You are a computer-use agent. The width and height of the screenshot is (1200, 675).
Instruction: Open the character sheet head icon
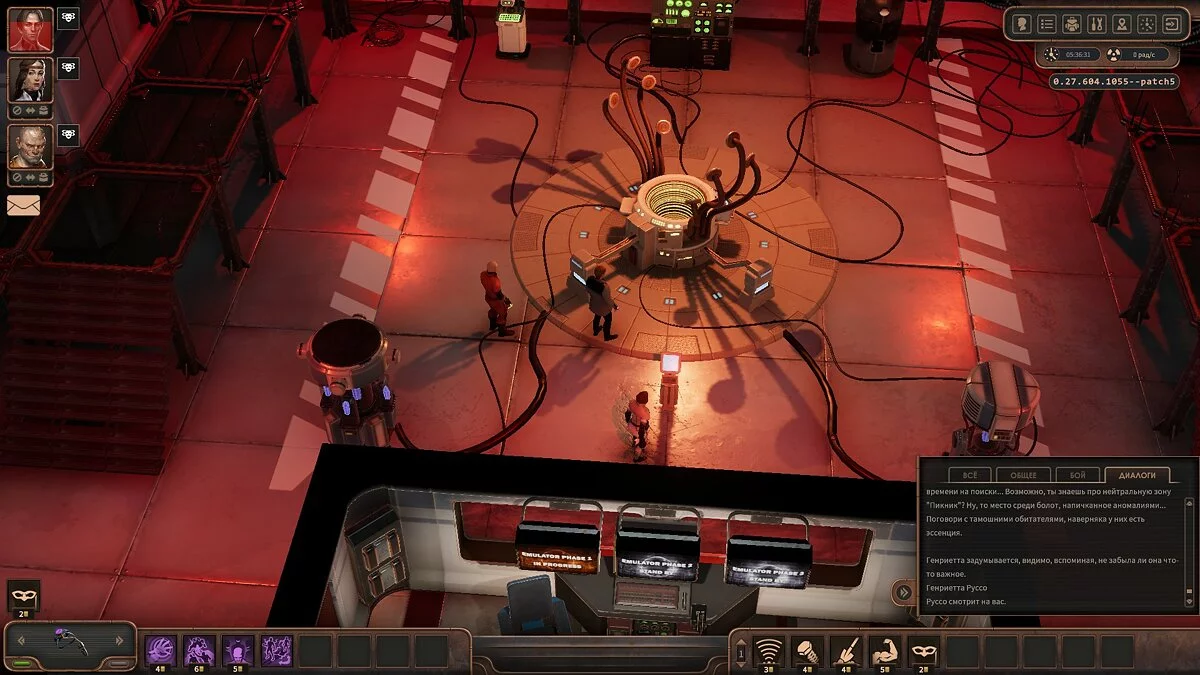(x=1022, y=23)
